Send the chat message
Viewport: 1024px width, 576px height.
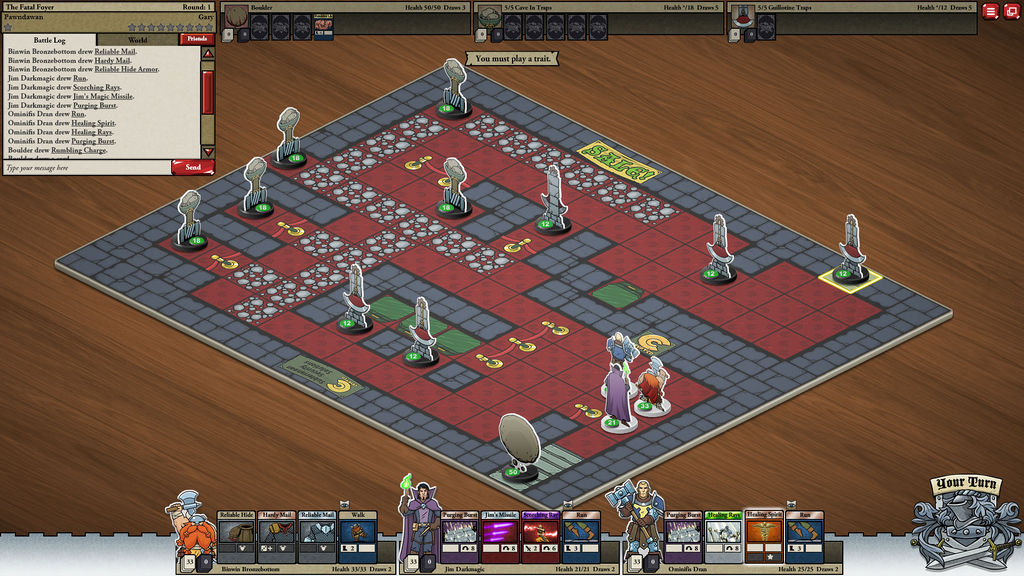coord(192,167)
